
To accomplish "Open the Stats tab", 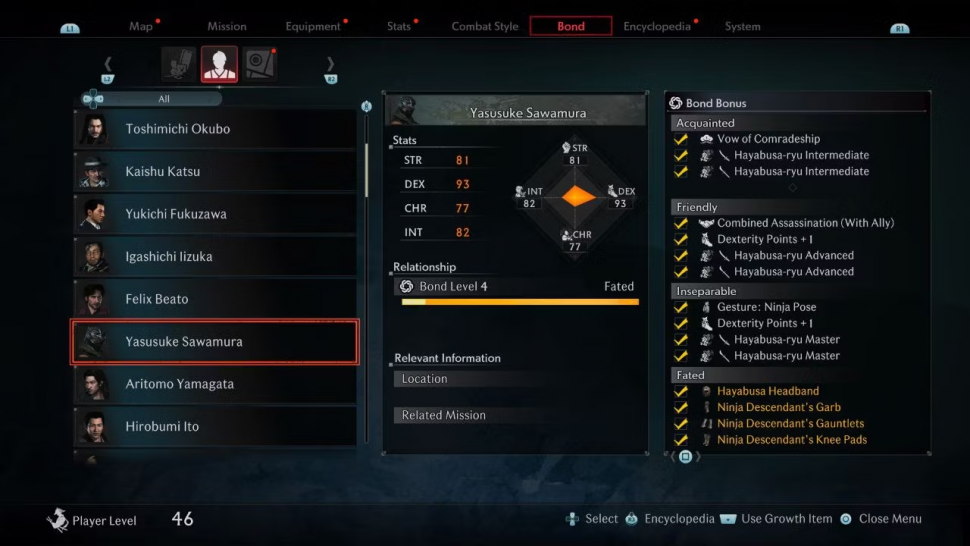I will (399, 27).
